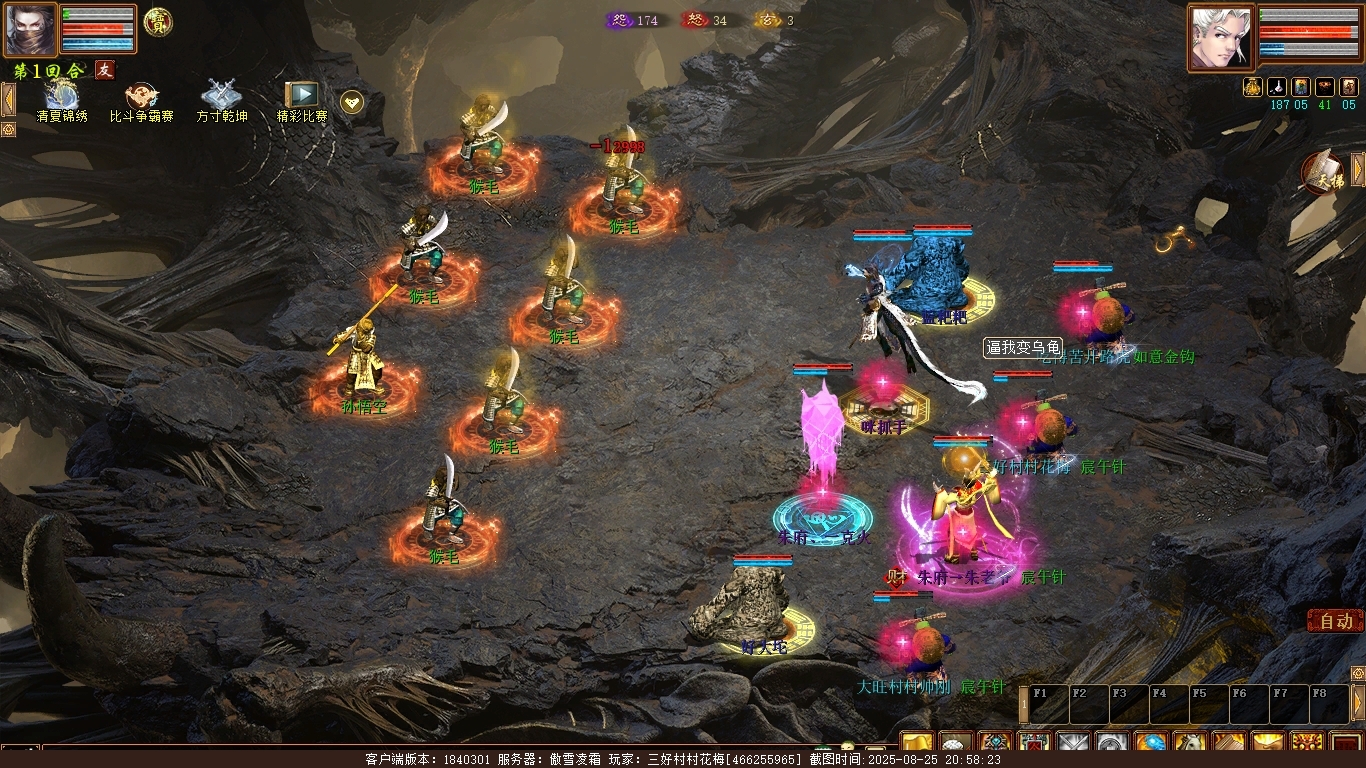Image resolution: width=1366 pixels, height=768 pixels.
Task: Collapse the top-left event icon bar arrow
Action: [8, 100]
